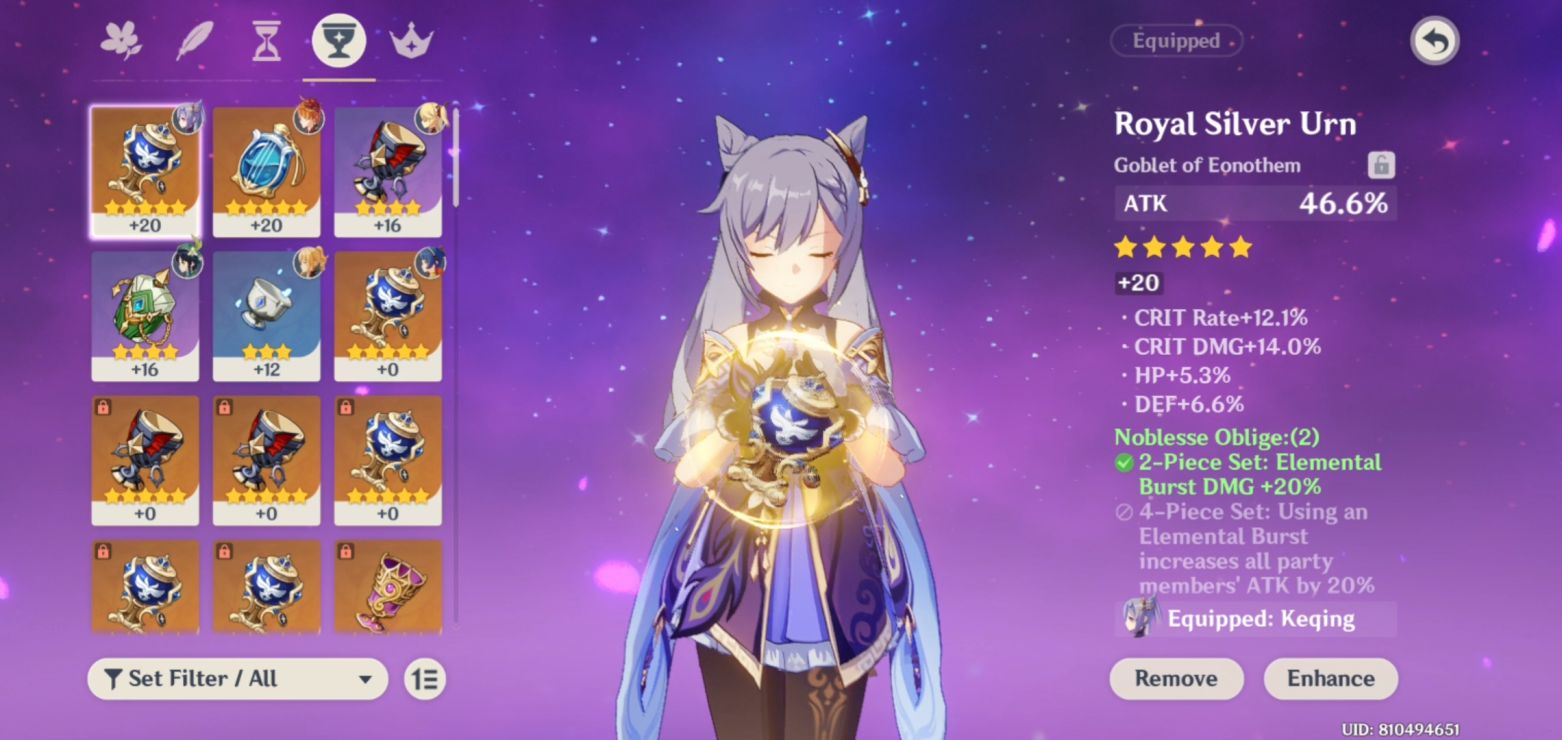Select the four-star red goblet at +16
The image size is (1562, 740).
click(388, 170)
